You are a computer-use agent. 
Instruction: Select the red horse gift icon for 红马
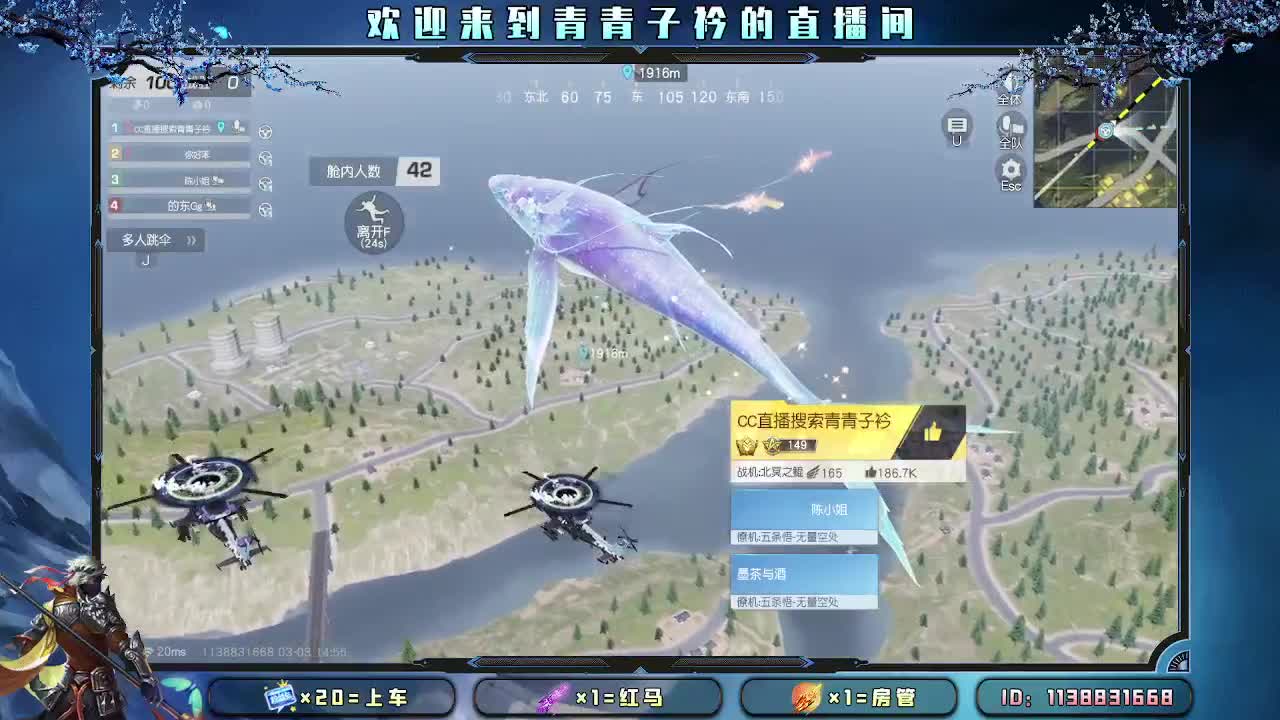coord(553,698)
